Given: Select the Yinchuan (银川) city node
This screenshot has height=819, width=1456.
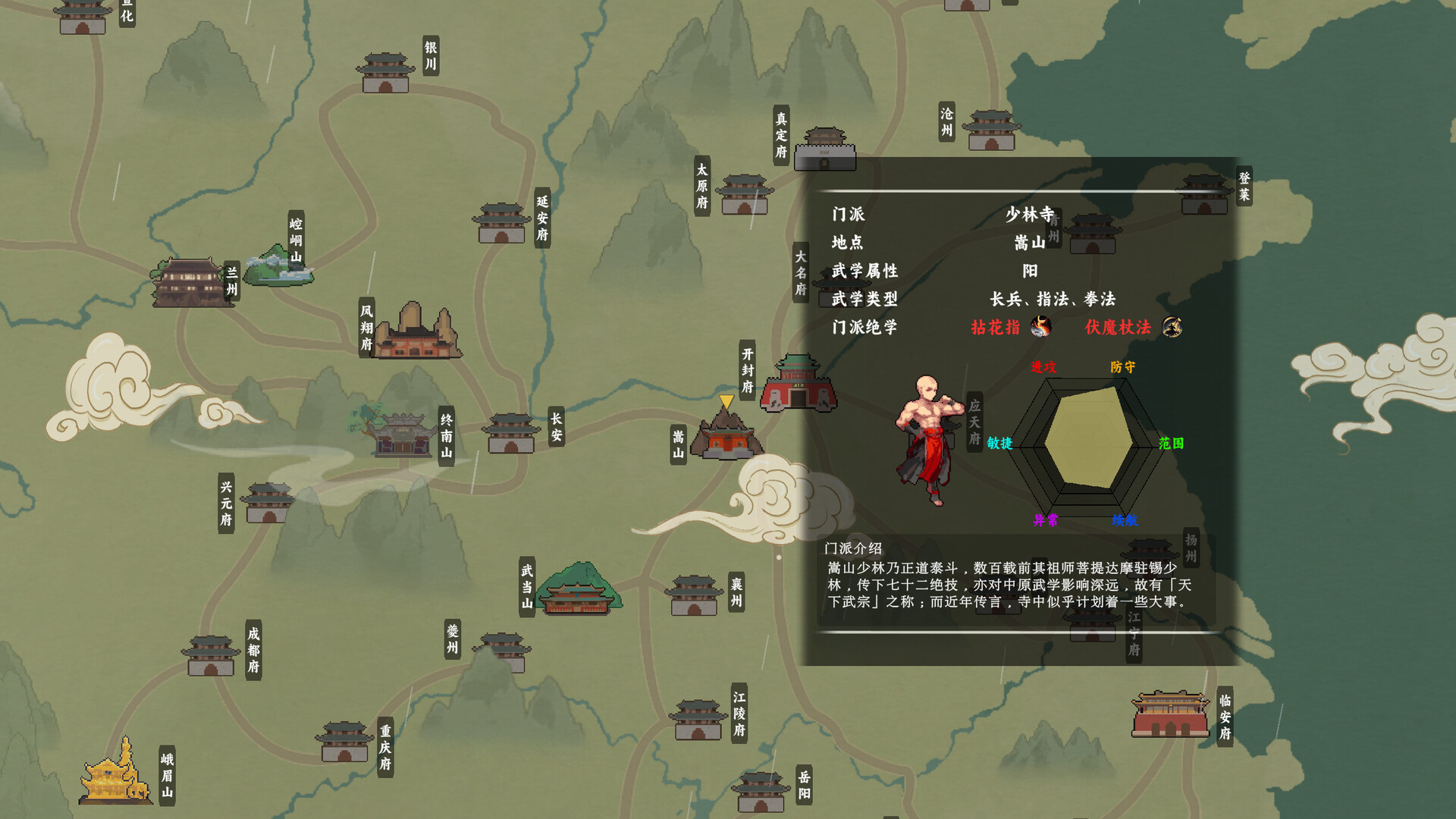Looking at the screenshot, I should (385, 73).
